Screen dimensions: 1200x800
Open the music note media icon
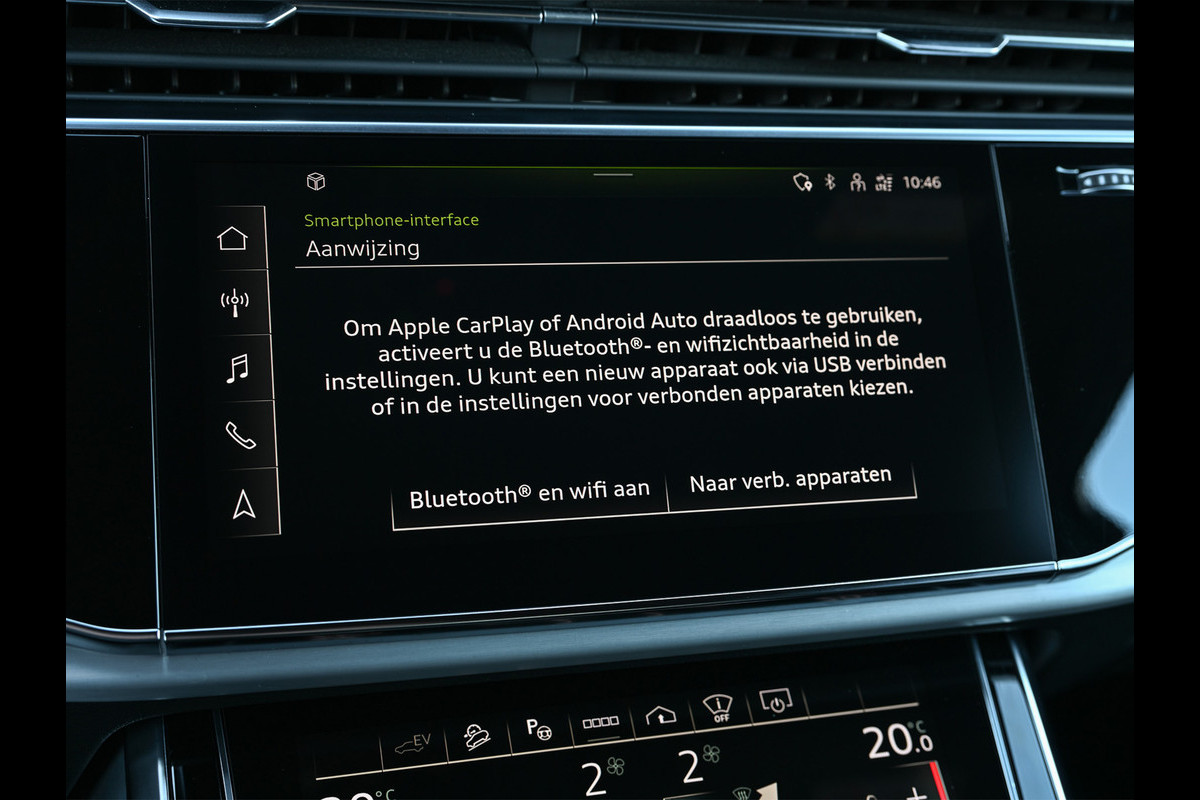pos(236,368)
